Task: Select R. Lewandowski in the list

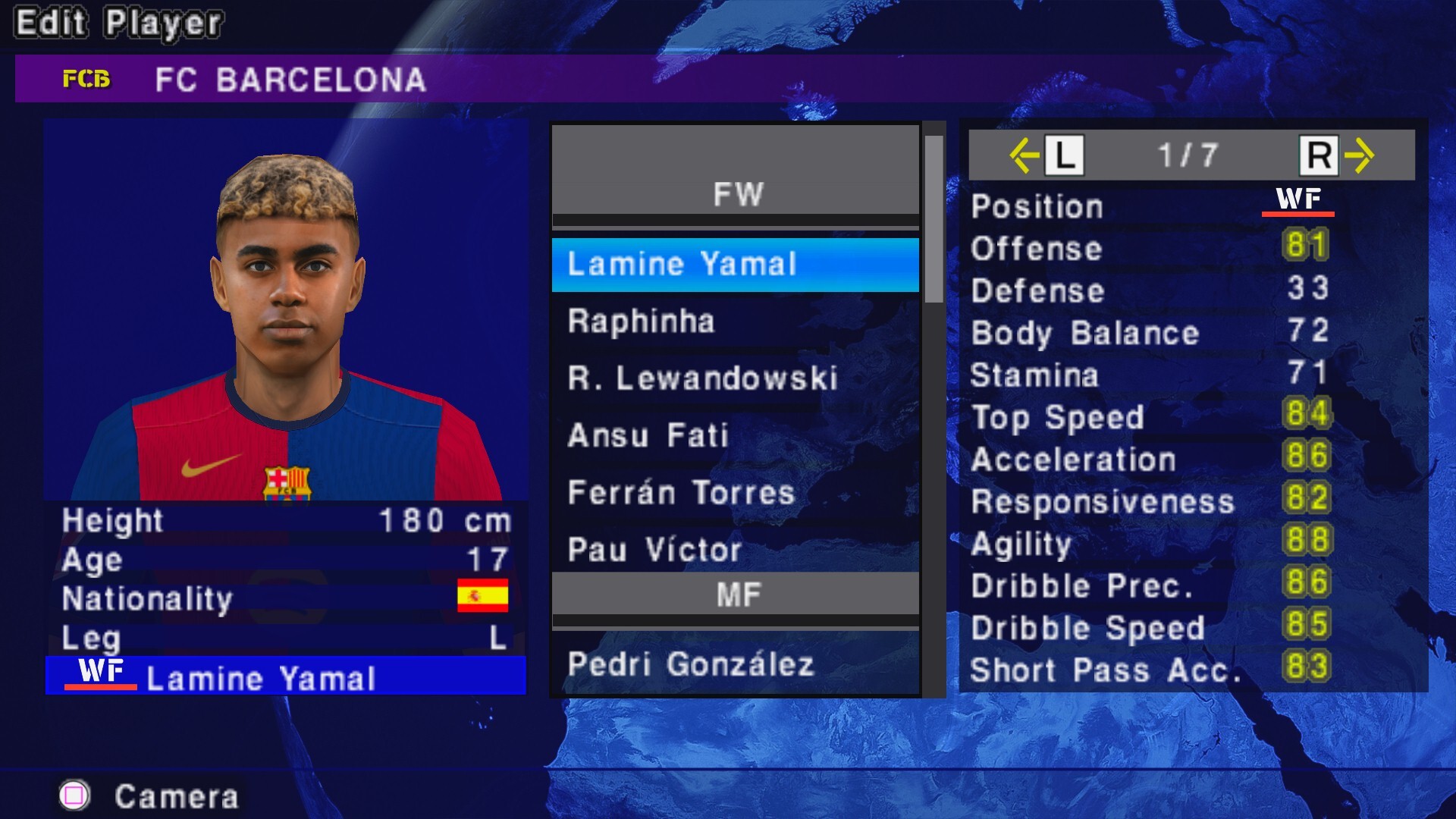Action: click(734, 378)
